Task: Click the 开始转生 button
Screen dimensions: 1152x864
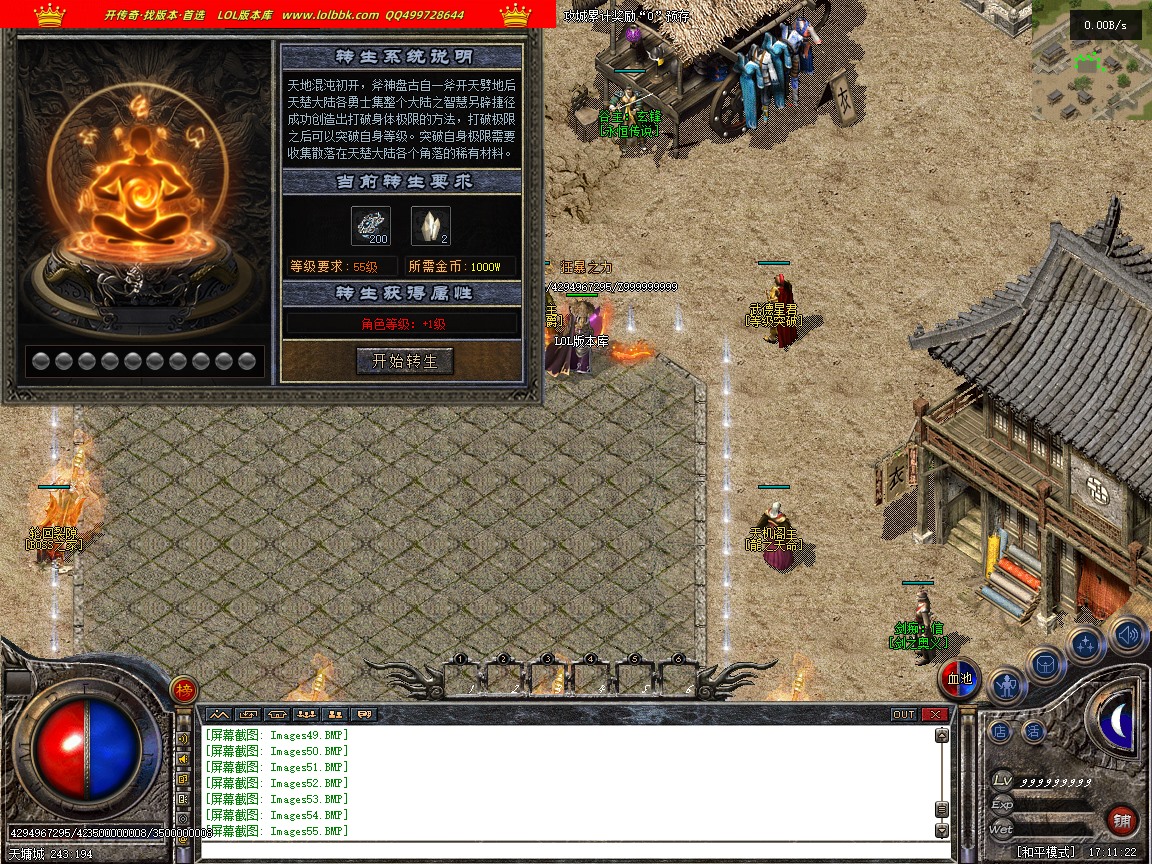Action: pyautogui.click(x=405, y=361)
